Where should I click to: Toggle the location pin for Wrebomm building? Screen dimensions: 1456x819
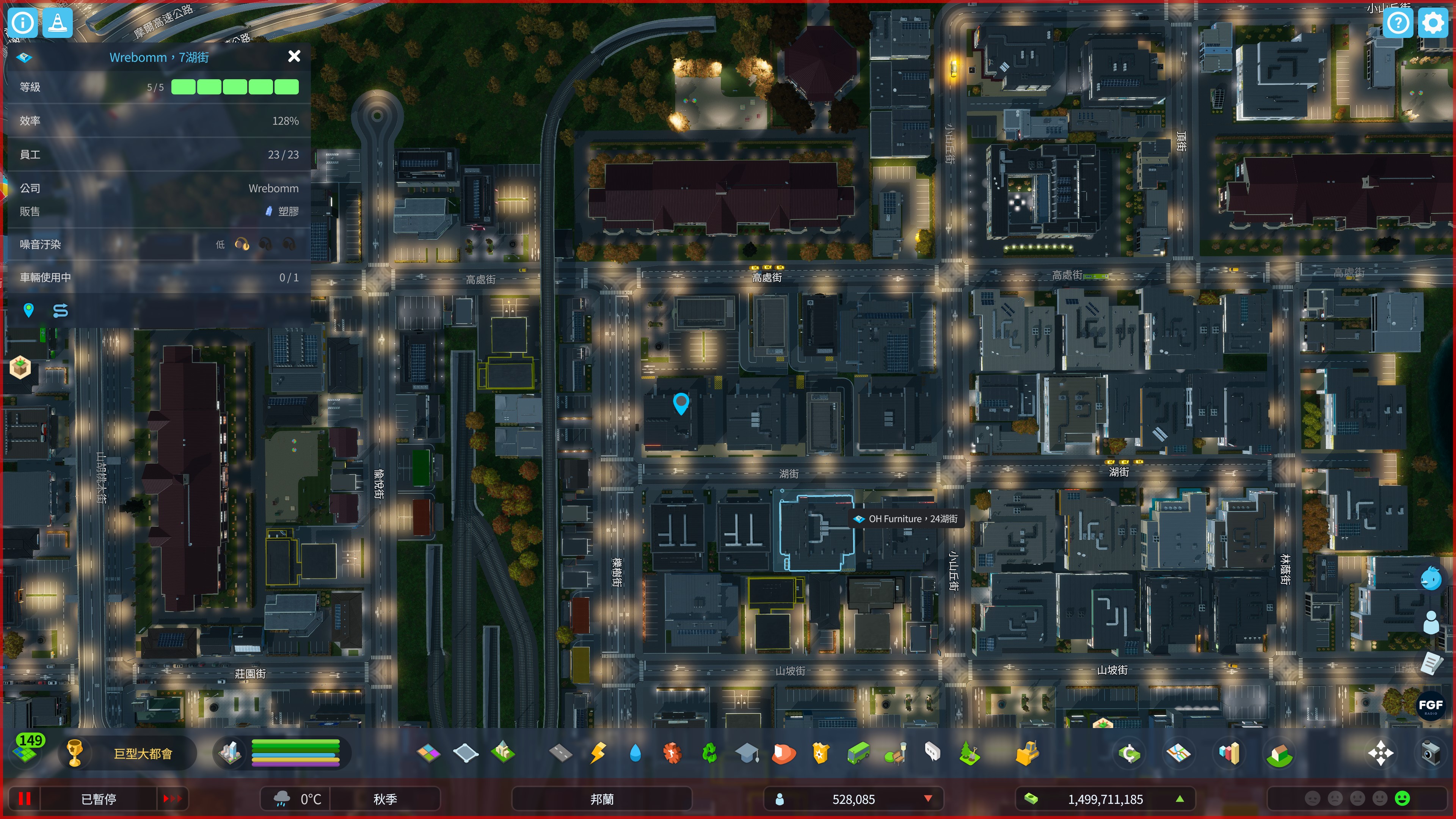pos(28,310)
